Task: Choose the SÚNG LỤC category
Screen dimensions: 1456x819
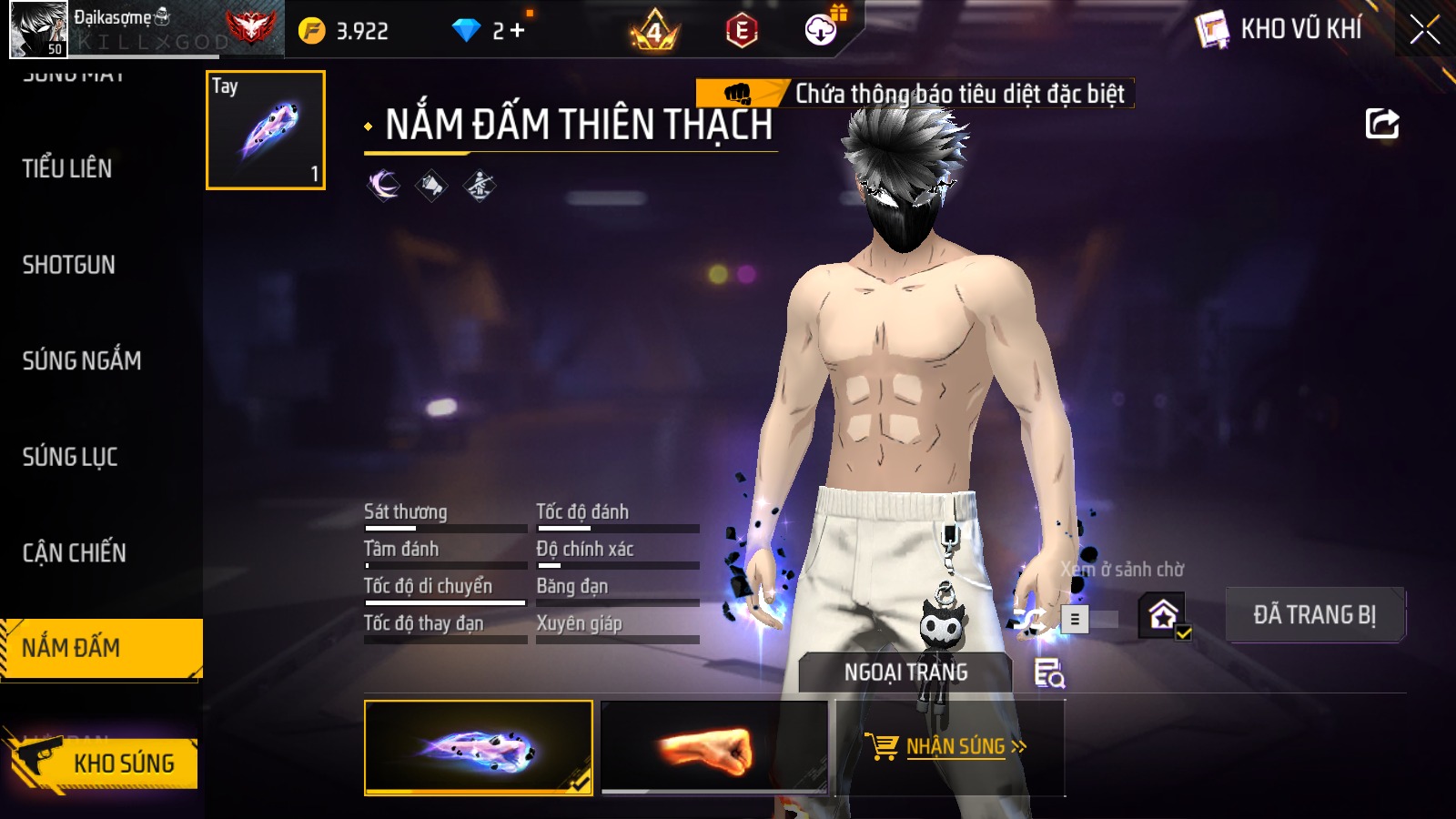Action: (70, 457)
